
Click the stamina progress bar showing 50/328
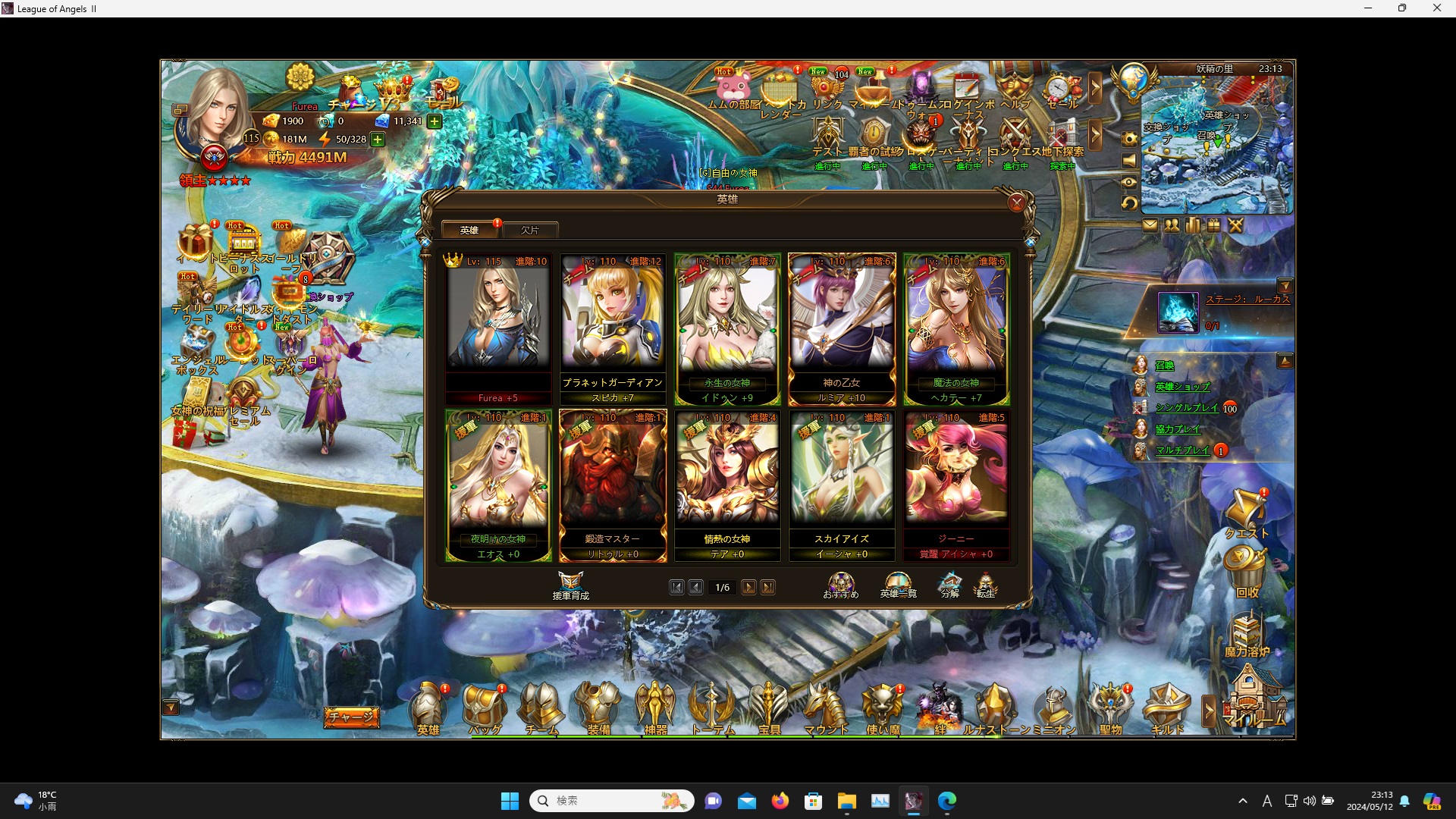[x=350, y=139]
